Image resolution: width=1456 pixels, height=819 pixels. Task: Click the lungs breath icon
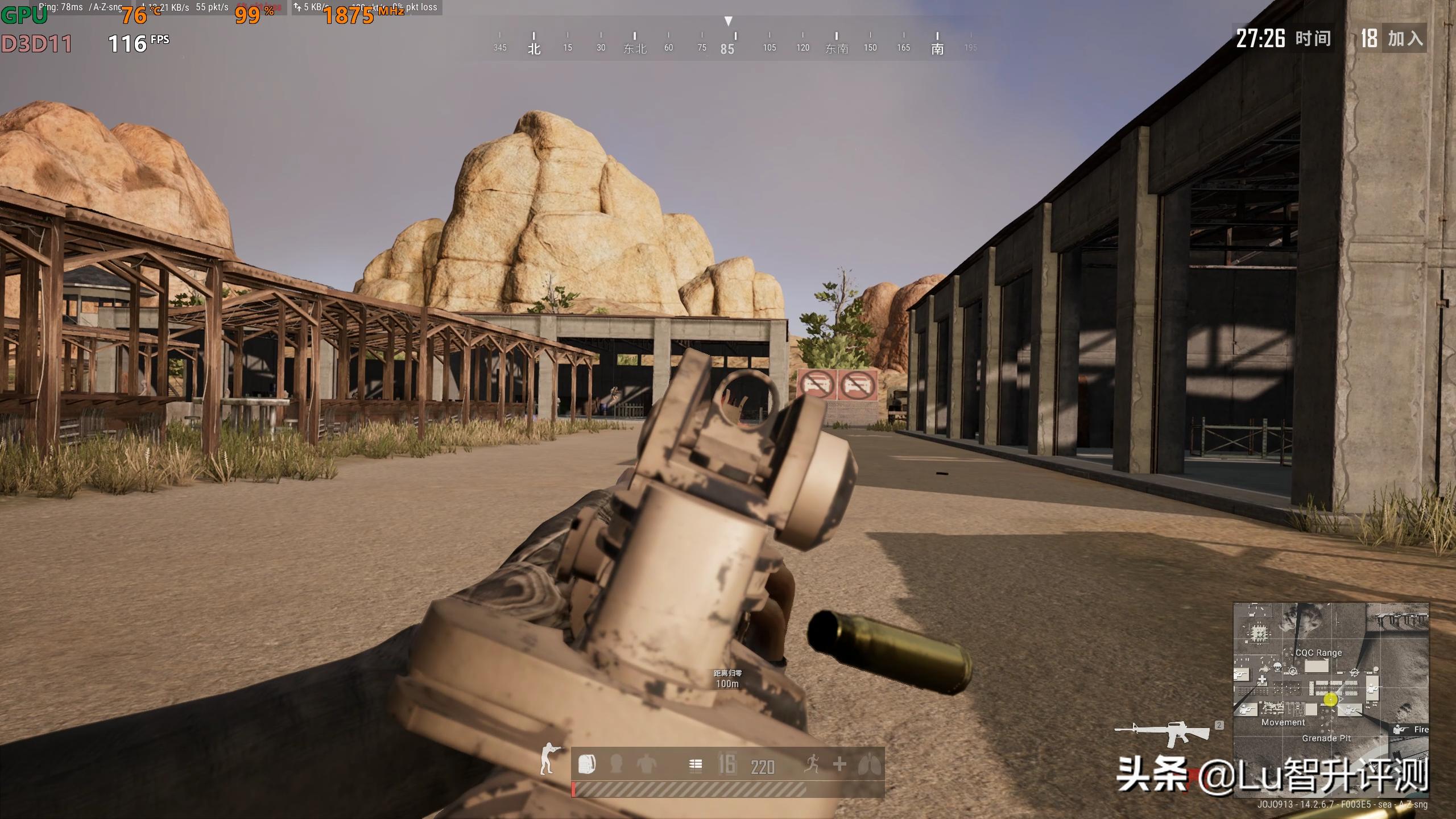(869, 764)
